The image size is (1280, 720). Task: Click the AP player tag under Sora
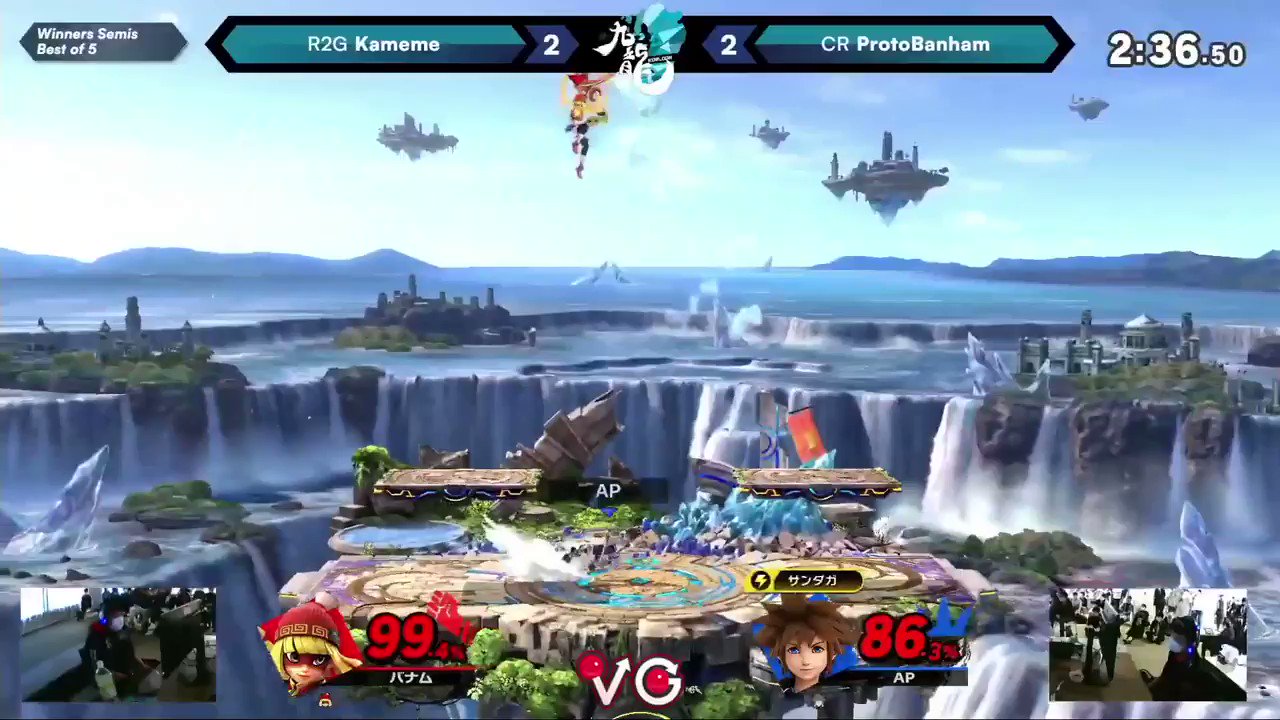(905, 678)
